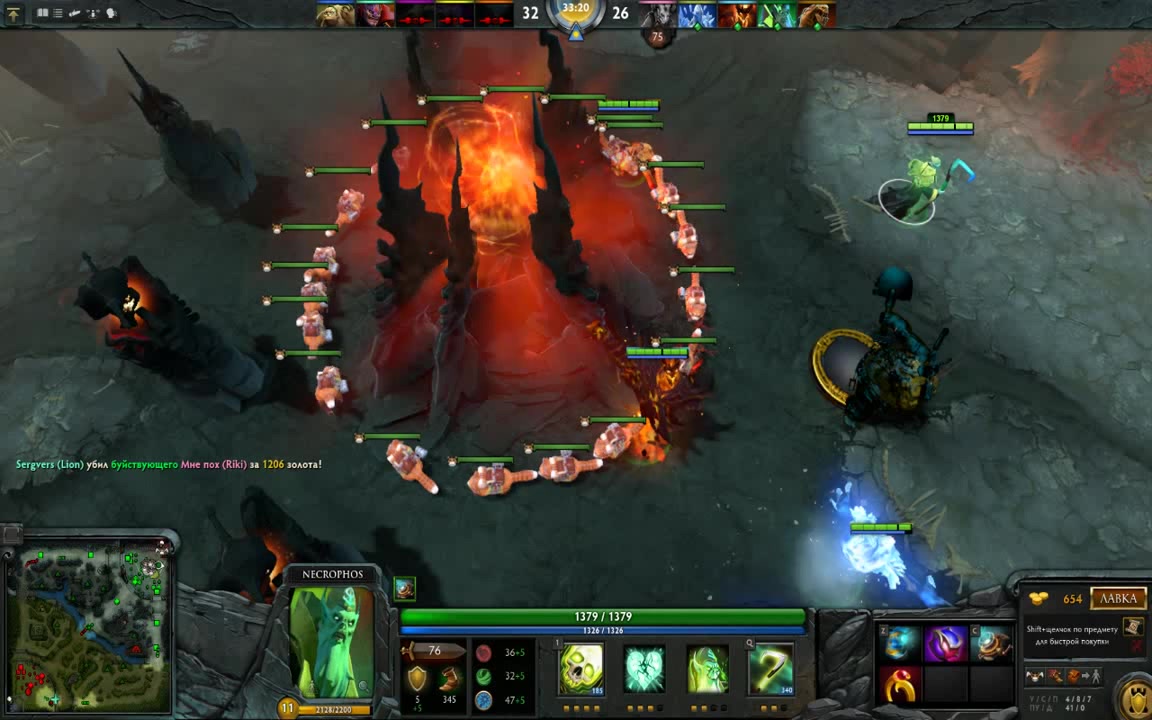Activate the gold shield glyph button
The height and width of the screenshot is (720, 1152).
(x=1134, y=696)
